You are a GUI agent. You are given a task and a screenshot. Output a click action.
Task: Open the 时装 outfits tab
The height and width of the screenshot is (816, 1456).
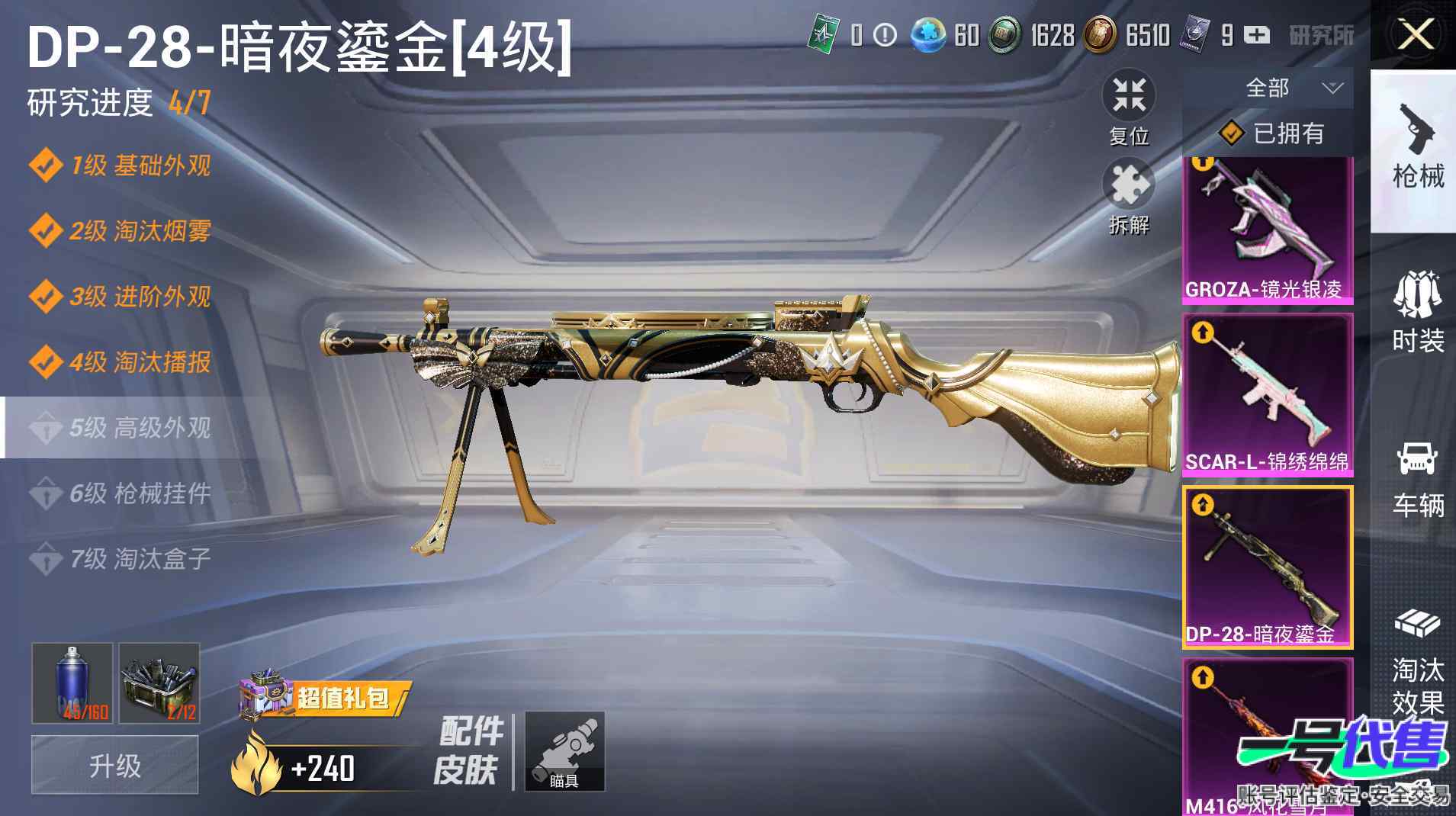[1417, 313]
